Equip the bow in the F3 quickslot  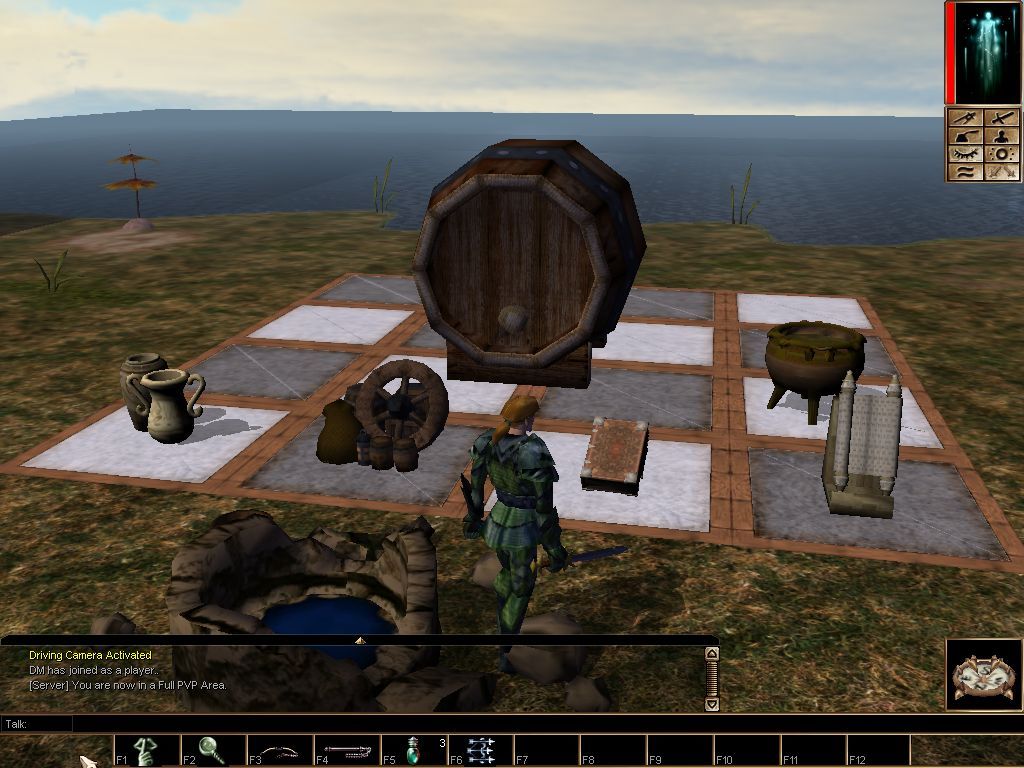click(x=280, y=750)
